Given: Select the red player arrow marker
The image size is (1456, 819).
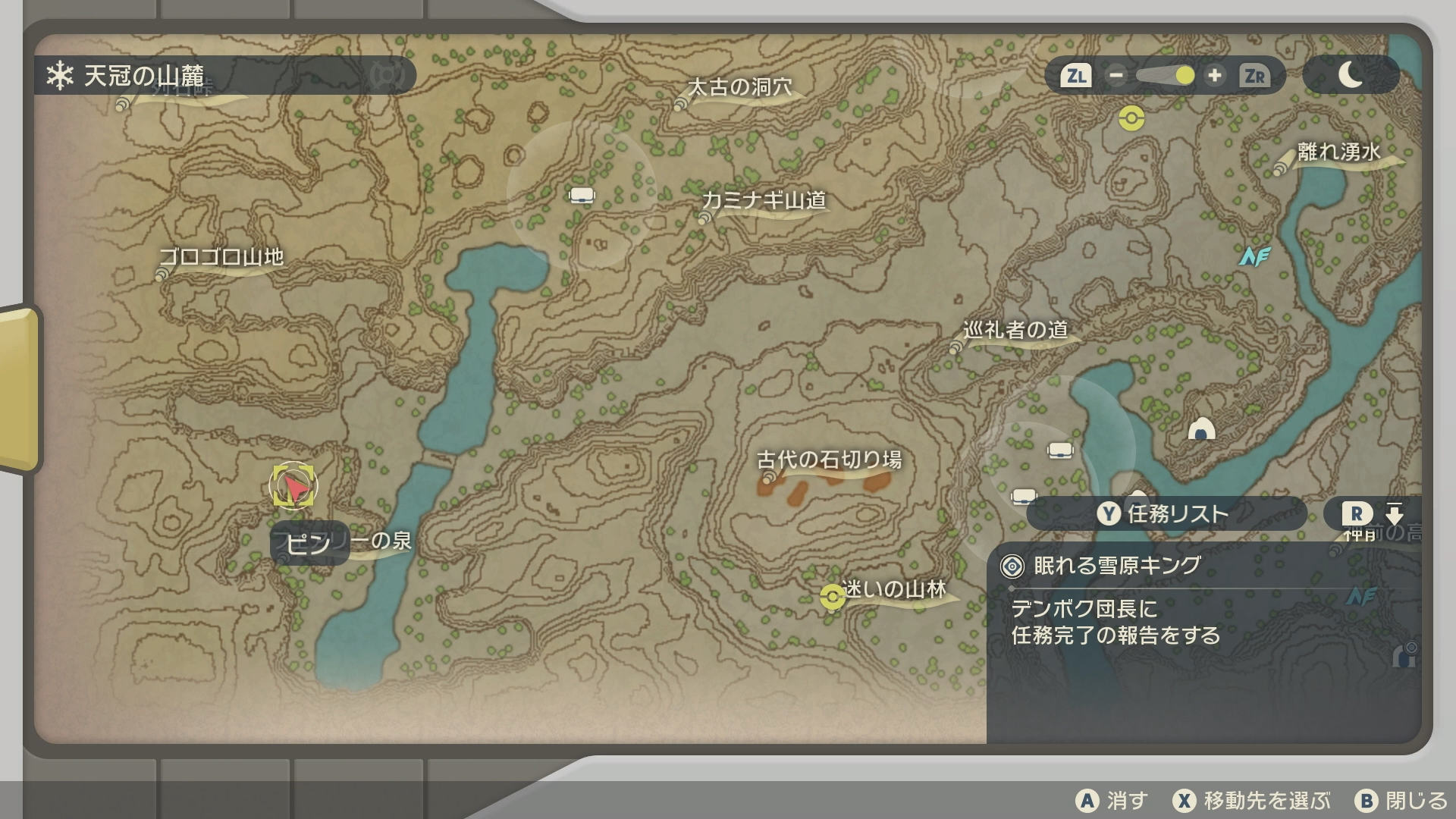Looking at the screenshot, I should click(x=294, y=486).
